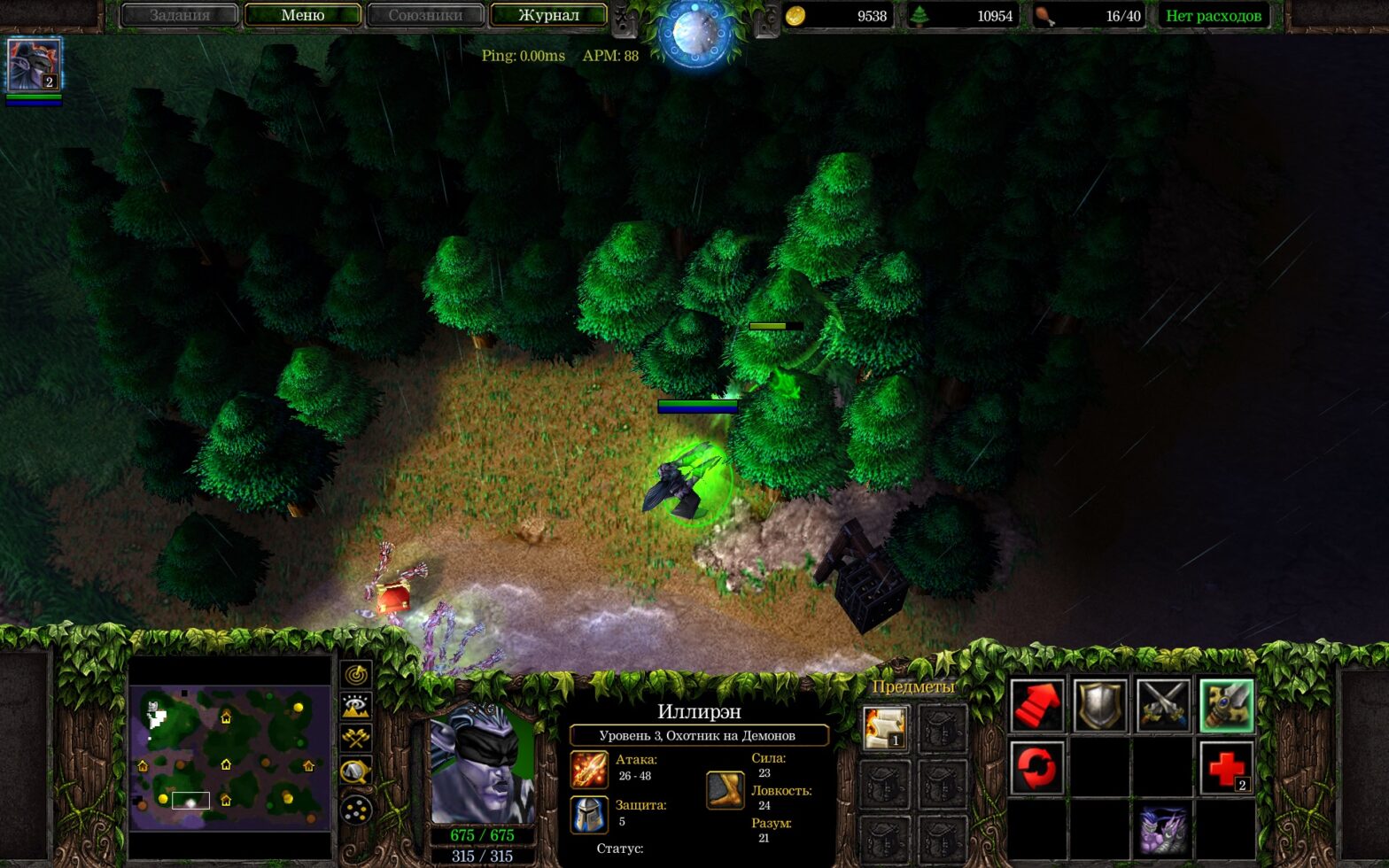Activate the Attack crossed swords command
This screenshot has height=868, width=1389.
(x=1163, y=706)
